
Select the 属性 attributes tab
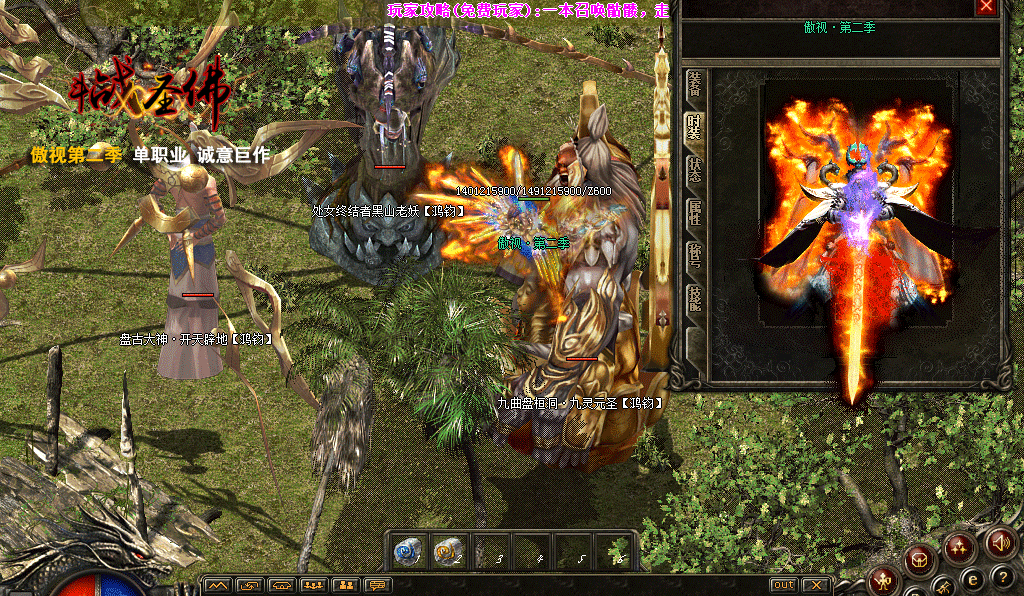[694, 210]
